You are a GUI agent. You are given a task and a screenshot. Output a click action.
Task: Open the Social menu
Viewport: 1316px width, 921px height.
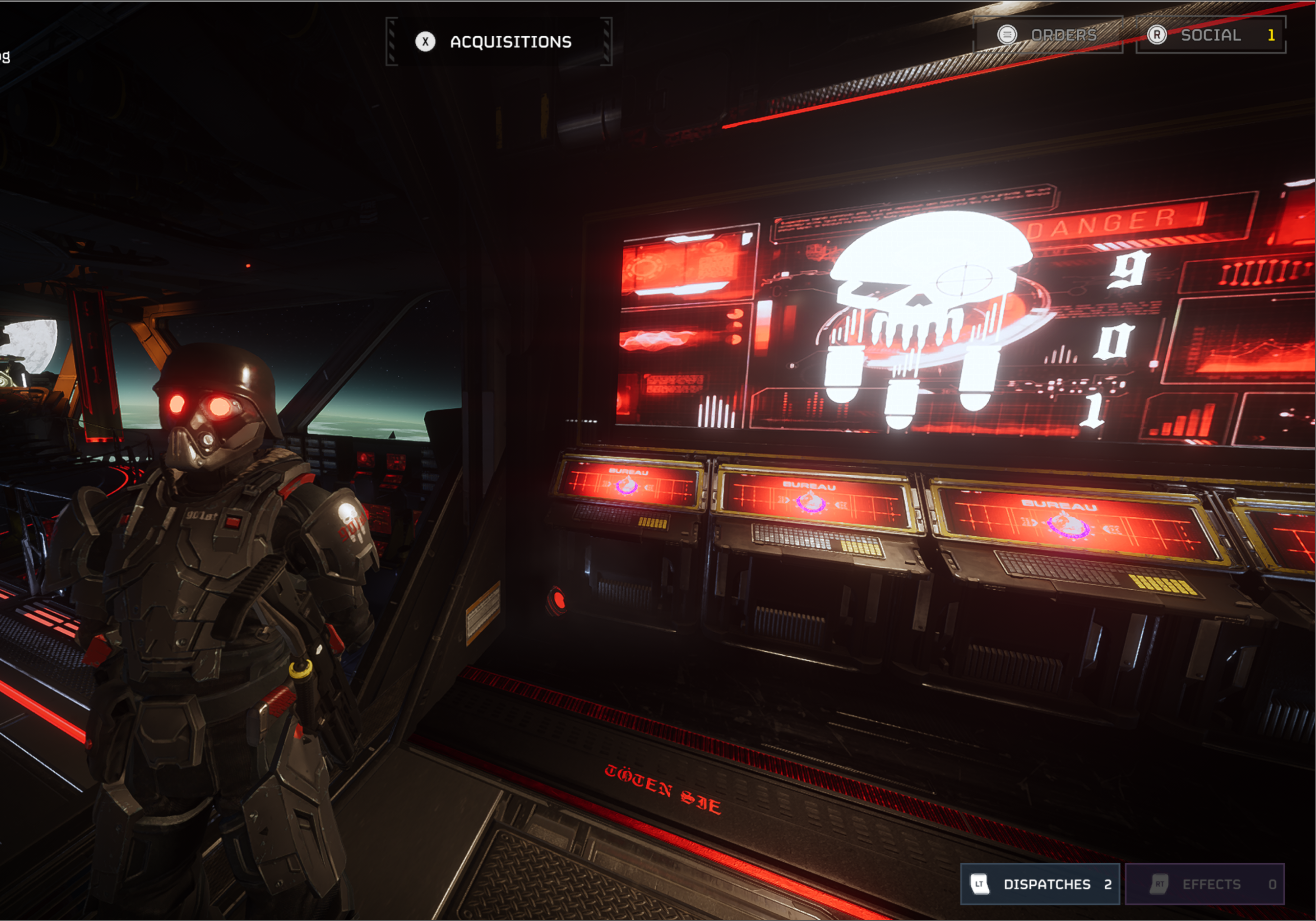[x=1210, y=35]
